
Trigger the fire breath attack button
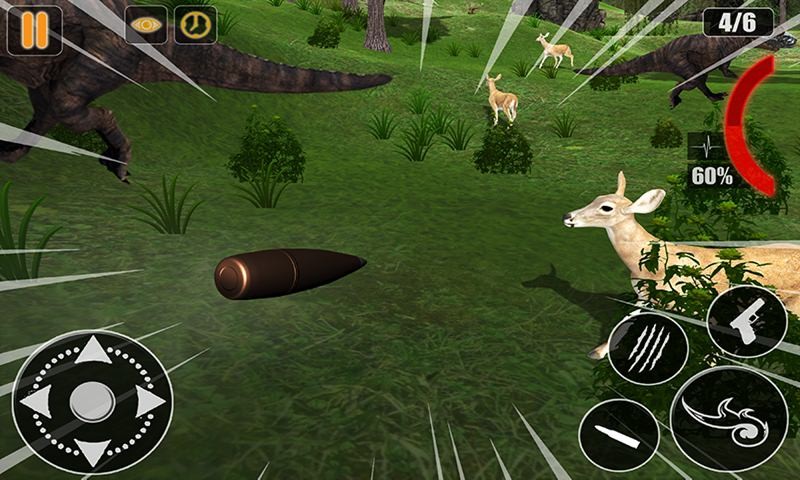(728, 418)
